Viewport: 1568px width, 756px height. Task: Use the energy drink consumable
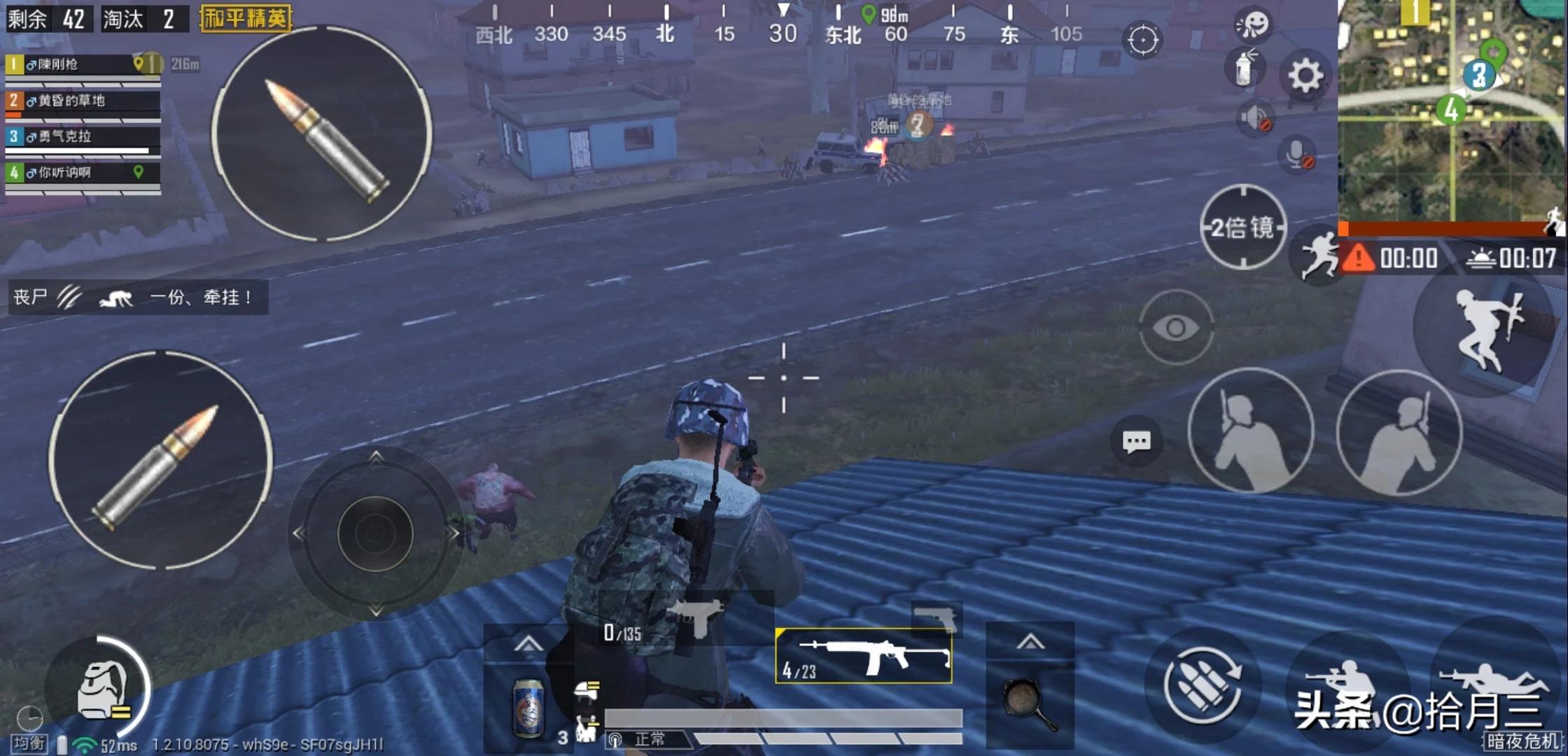tap(528, 707)
